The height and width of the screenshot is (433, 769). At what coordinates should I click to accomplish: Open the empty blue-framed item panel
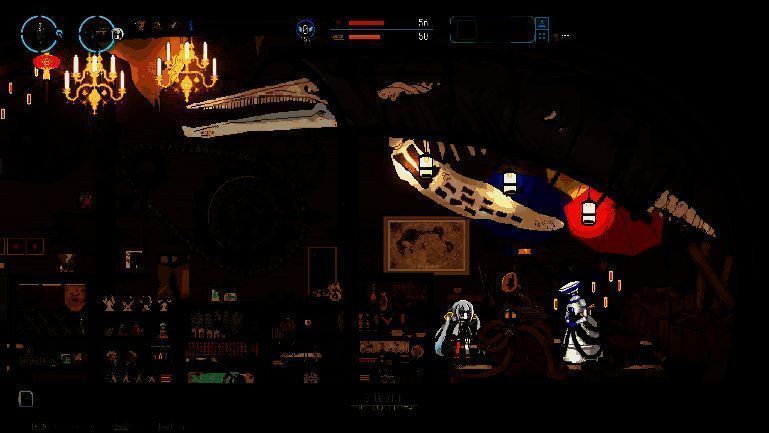click(491, 30)
